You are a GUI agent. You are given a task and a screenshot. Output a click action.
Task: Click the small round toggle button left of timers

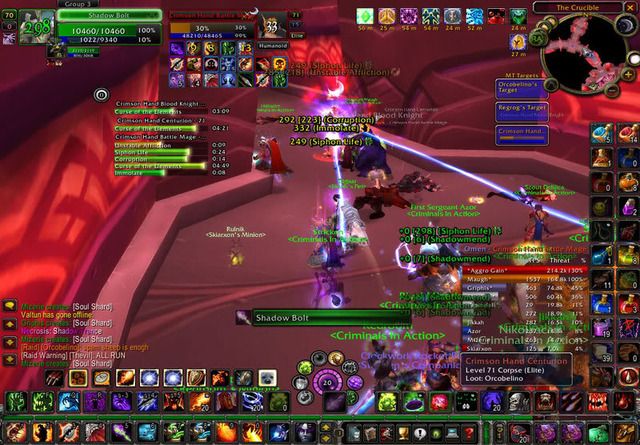(101, 94)
